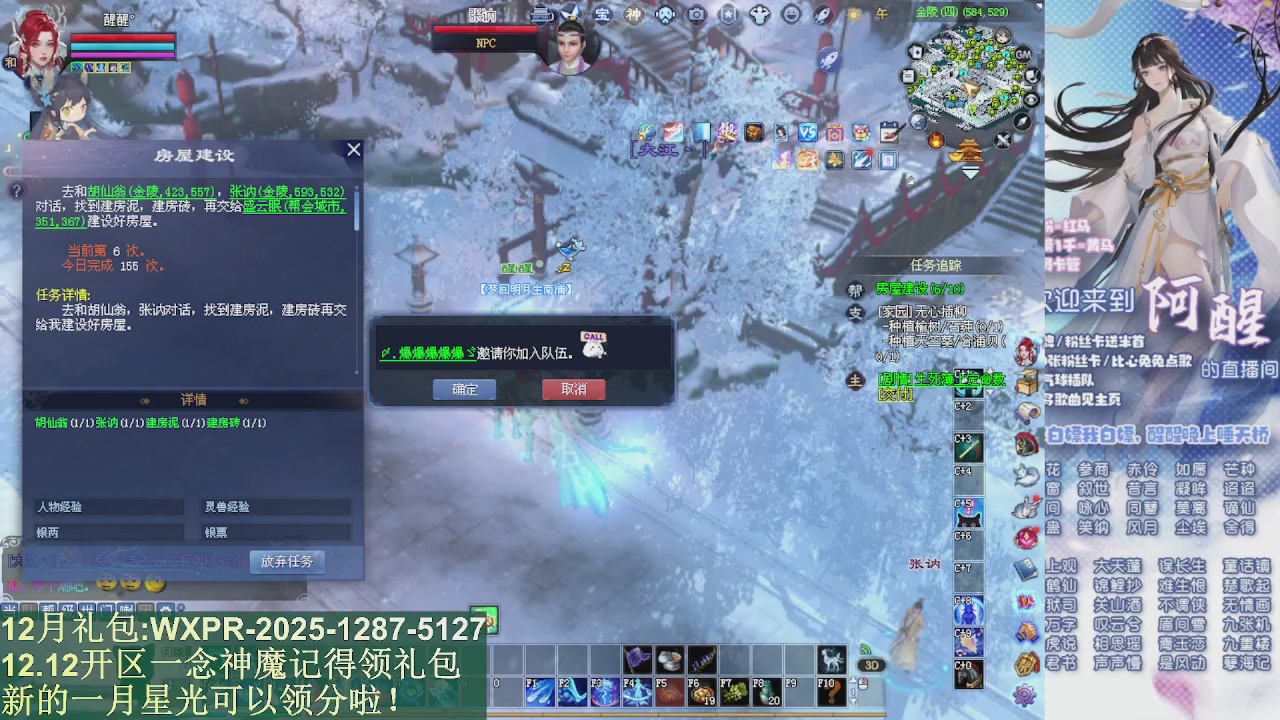Screen dimensions: 1280x720
Task: Click the up arrow of the hotbar page stepper
Action: [x=854, y=678]
